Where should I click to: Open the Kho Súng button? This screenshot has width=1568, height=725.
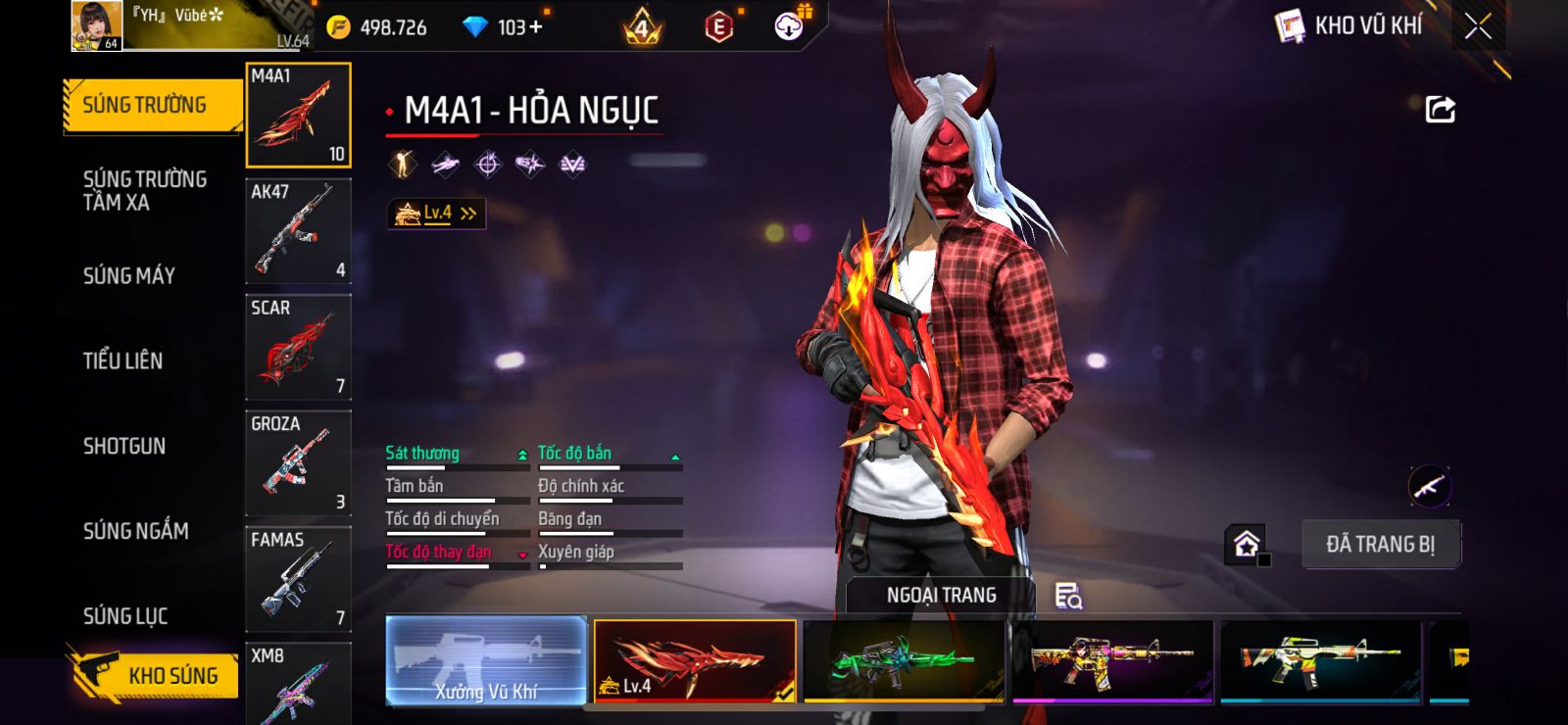(x=155, y=675)
